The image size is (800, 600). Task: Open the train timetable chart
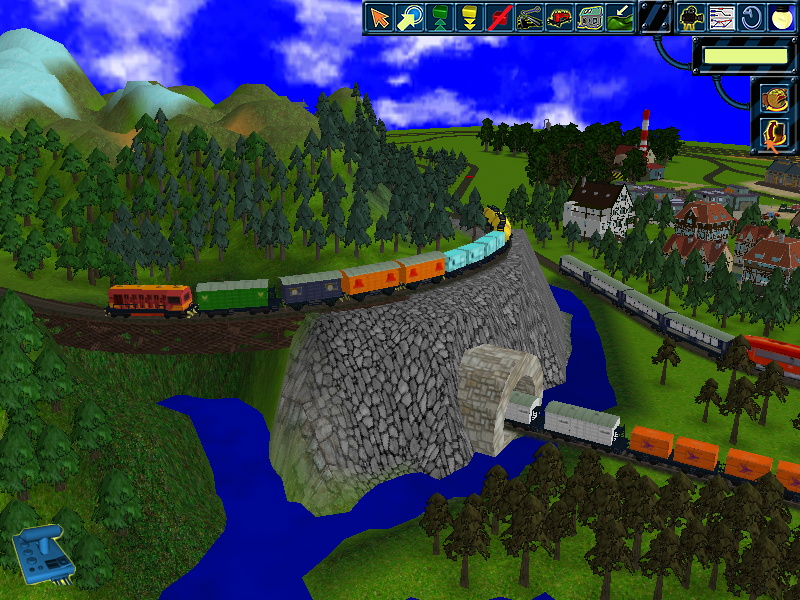point(721,17)
